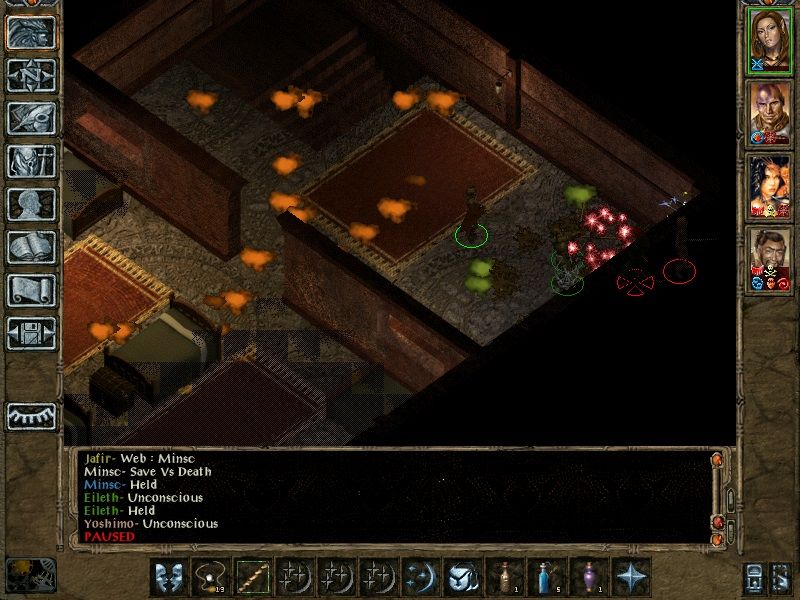Select the female protagonist portrait
The width and height of the screenshot is (800, 600).
[770, 39]
